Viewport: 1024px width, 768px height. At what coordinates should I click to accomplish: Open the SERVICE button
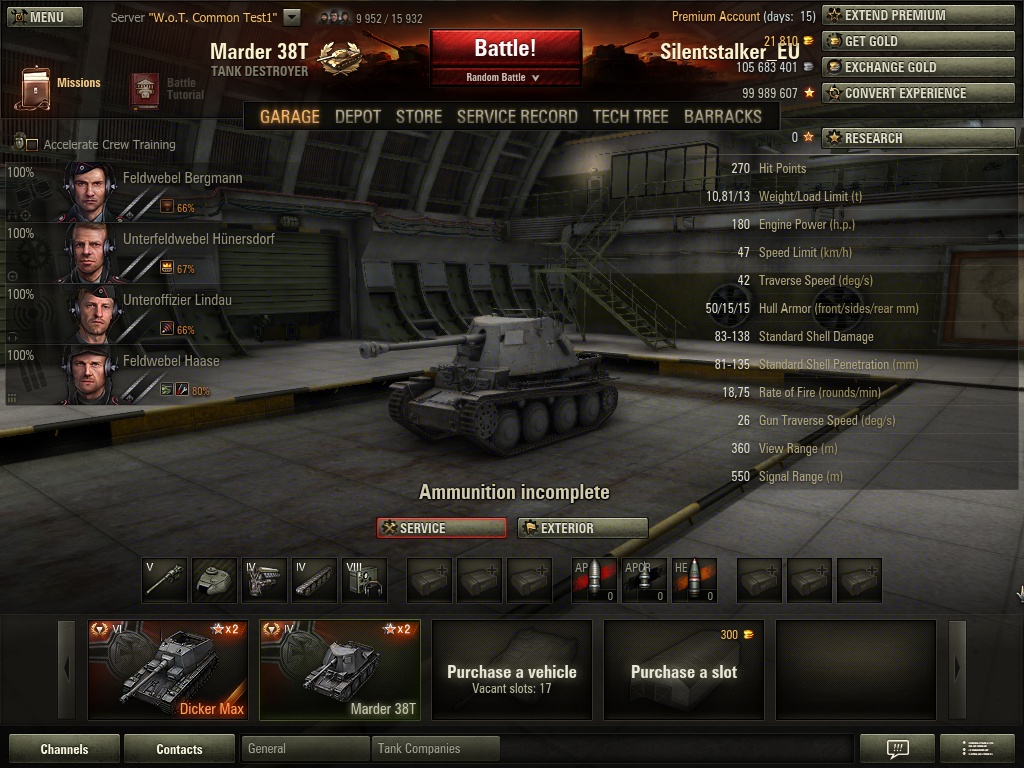click(441, 528)
